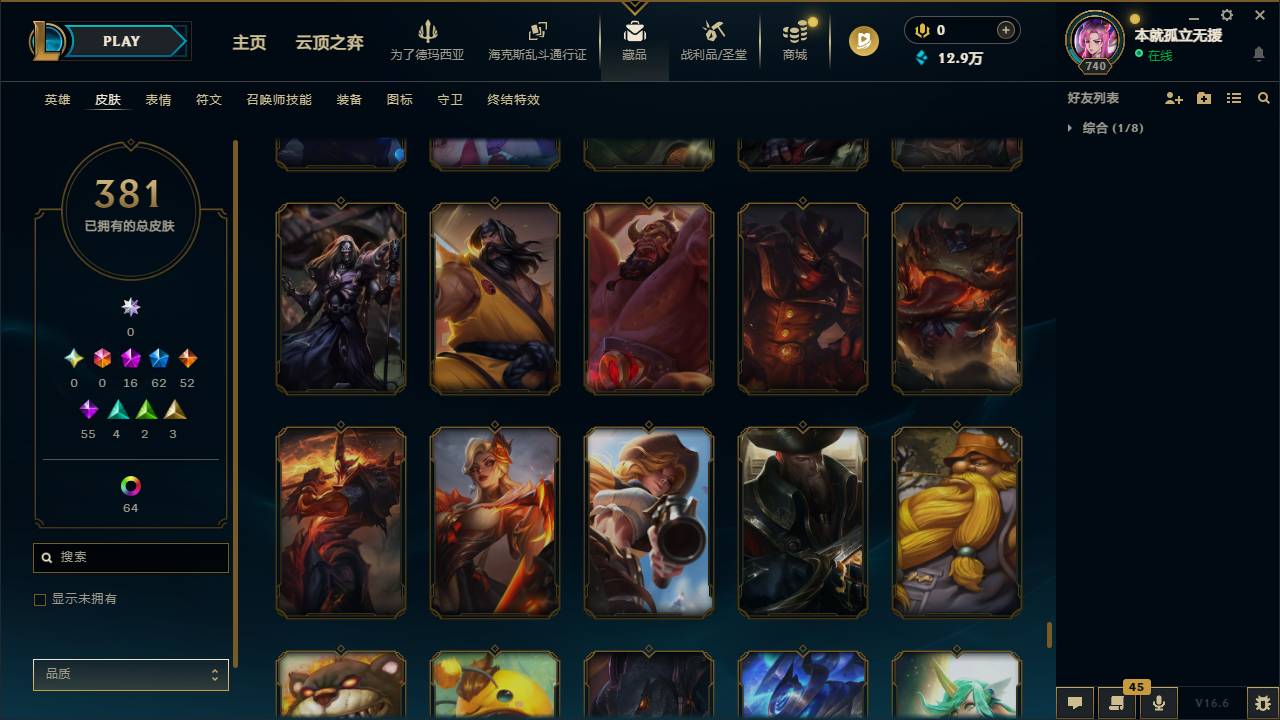Open the 战利品/圣堂 loot icon

[x=713, y=30]
